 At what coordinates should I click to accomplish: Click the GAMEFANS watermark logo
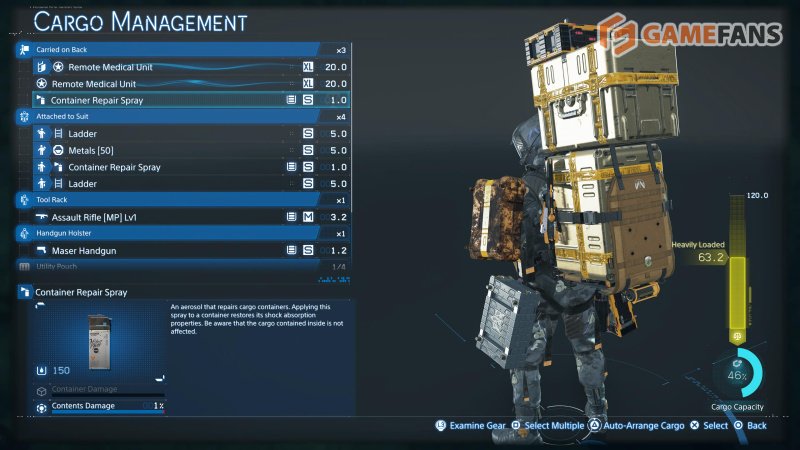tap(692, 36)
